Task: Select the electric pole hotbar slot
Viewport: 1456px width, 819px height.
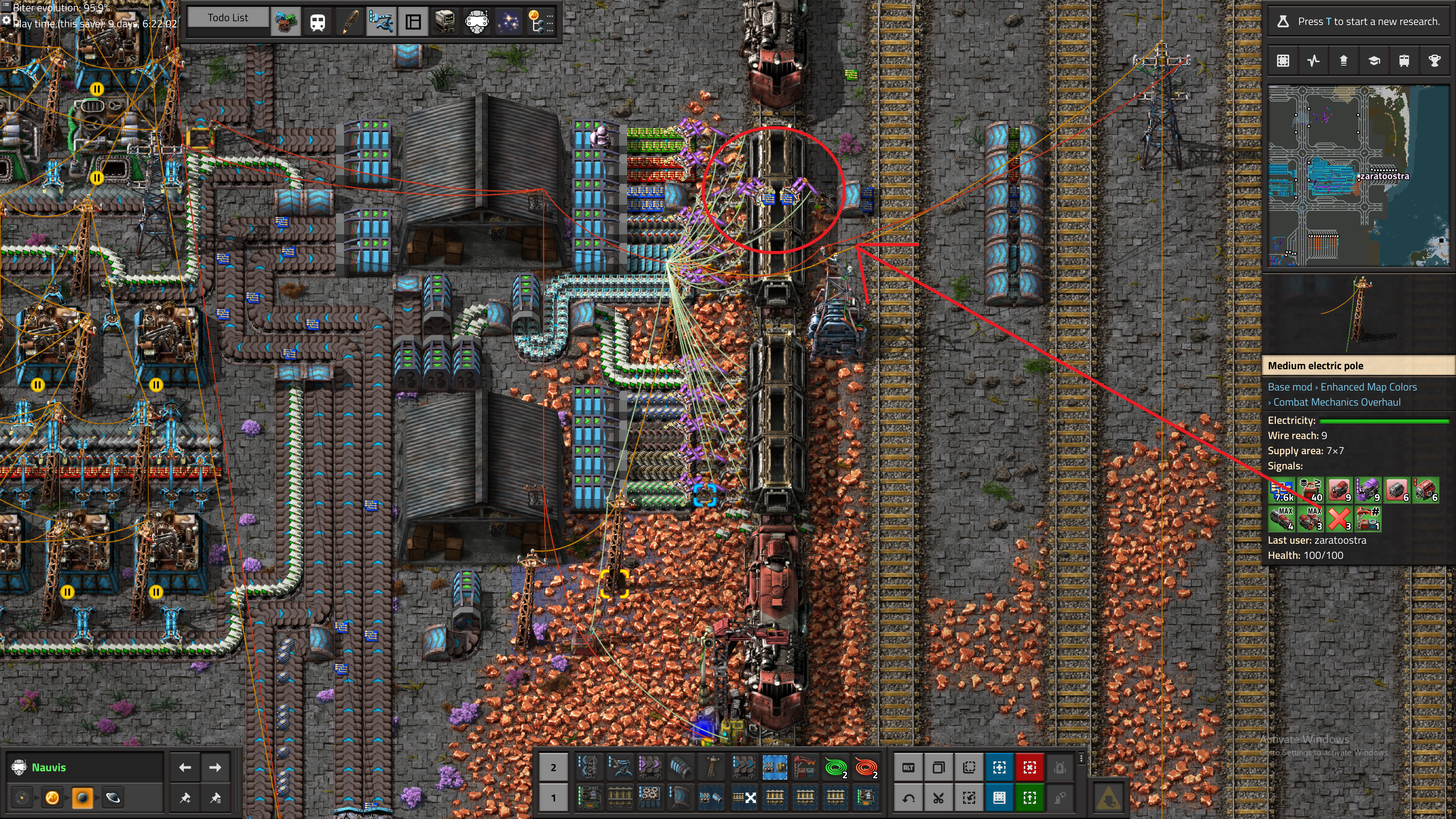Action: click(x=712, y=767)
